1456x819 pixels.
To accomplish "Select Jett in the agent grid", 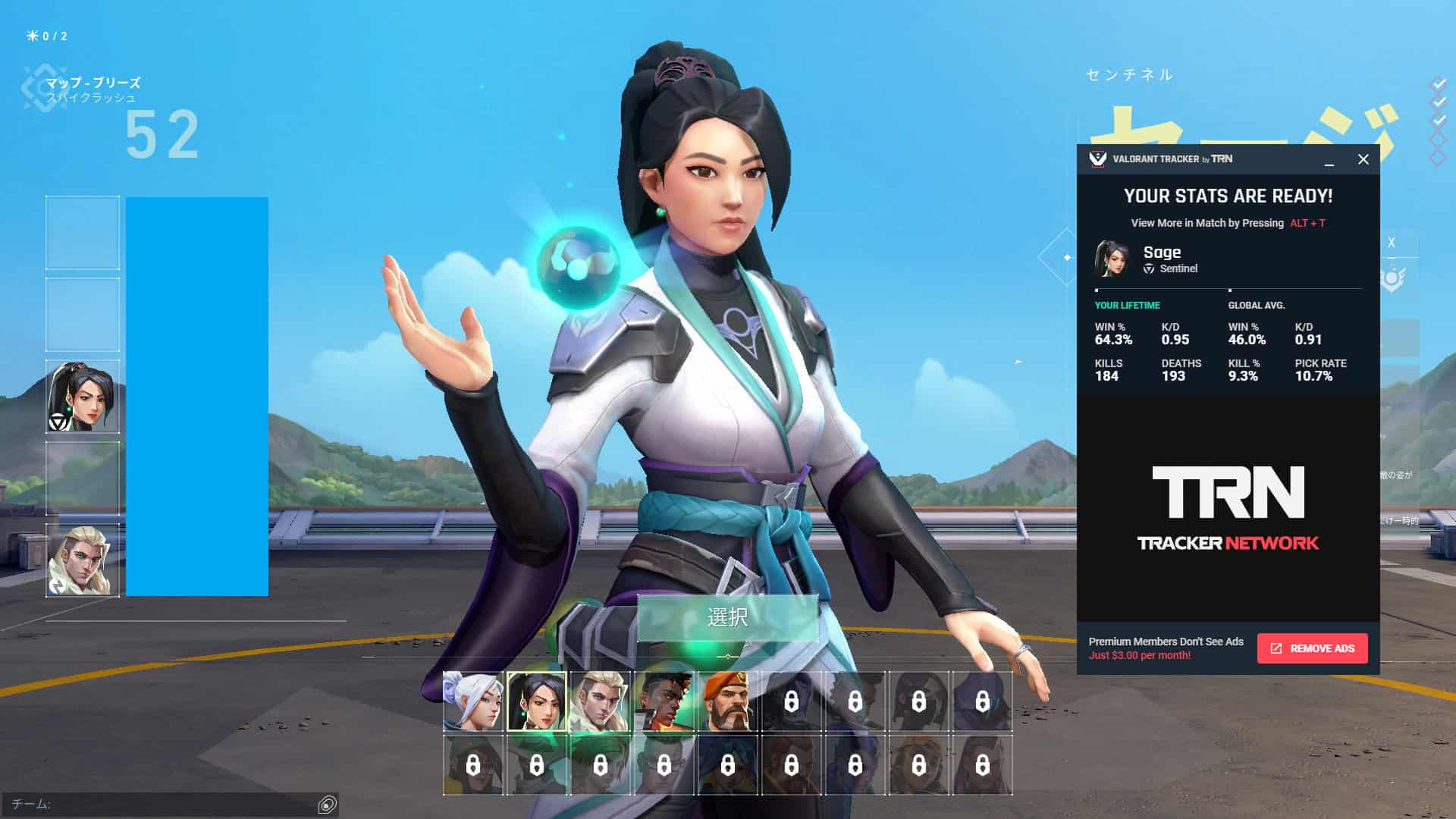I will (472, 701).
